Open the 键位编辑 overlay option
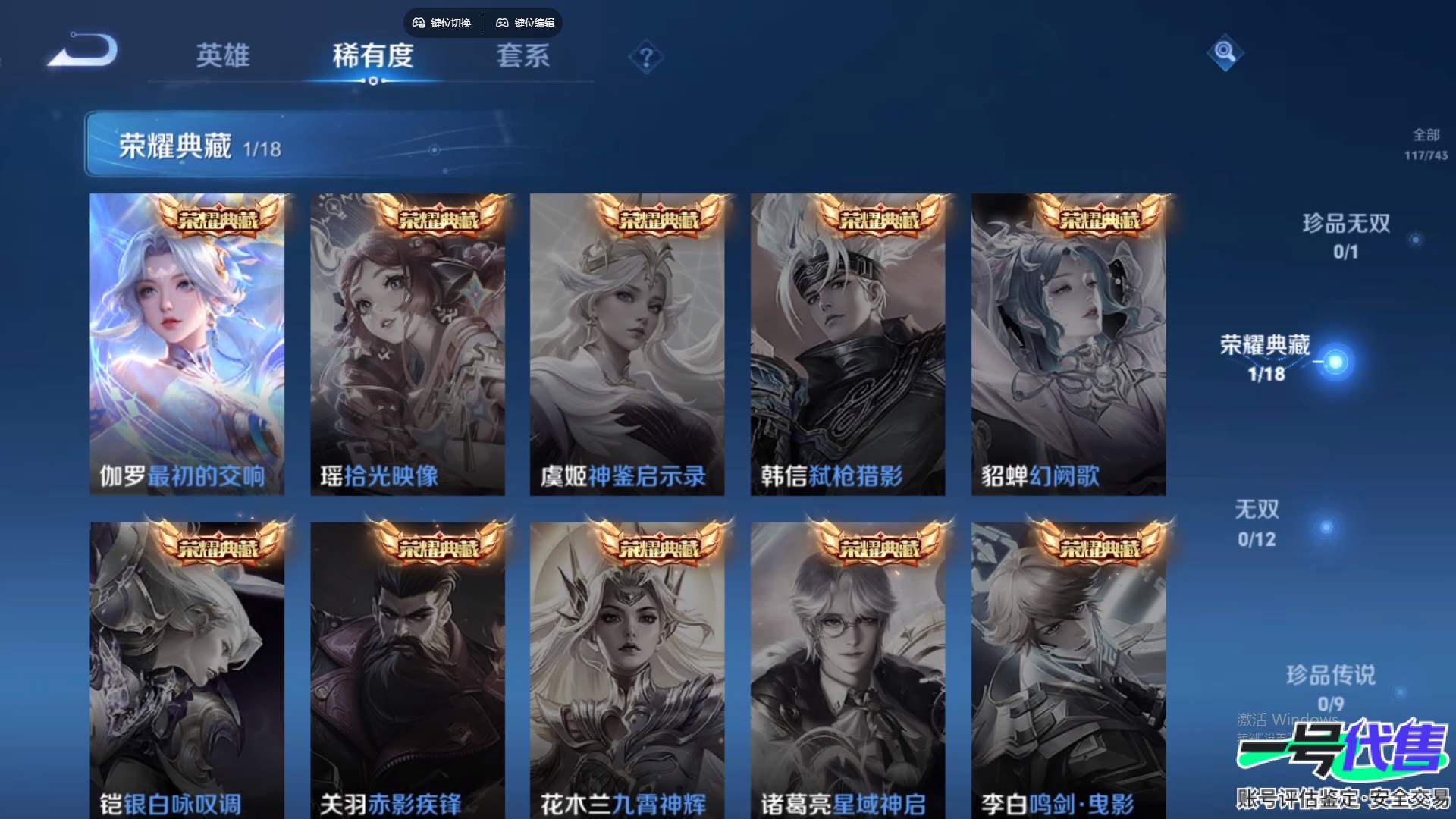 tap(526, 23)
